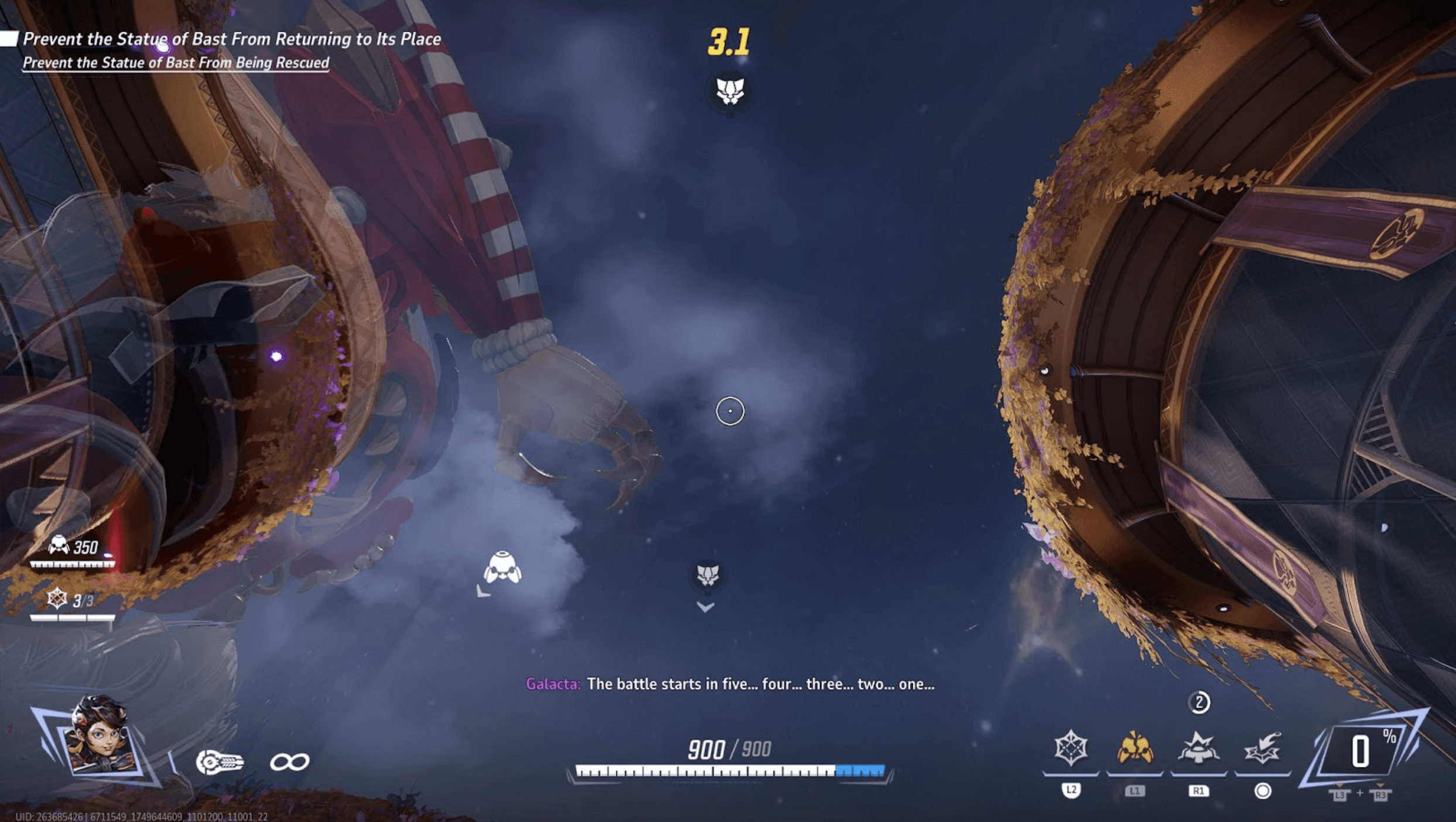Use the Arachno-Mine ability icon
1456x822 pixels.
[1198, 748]
